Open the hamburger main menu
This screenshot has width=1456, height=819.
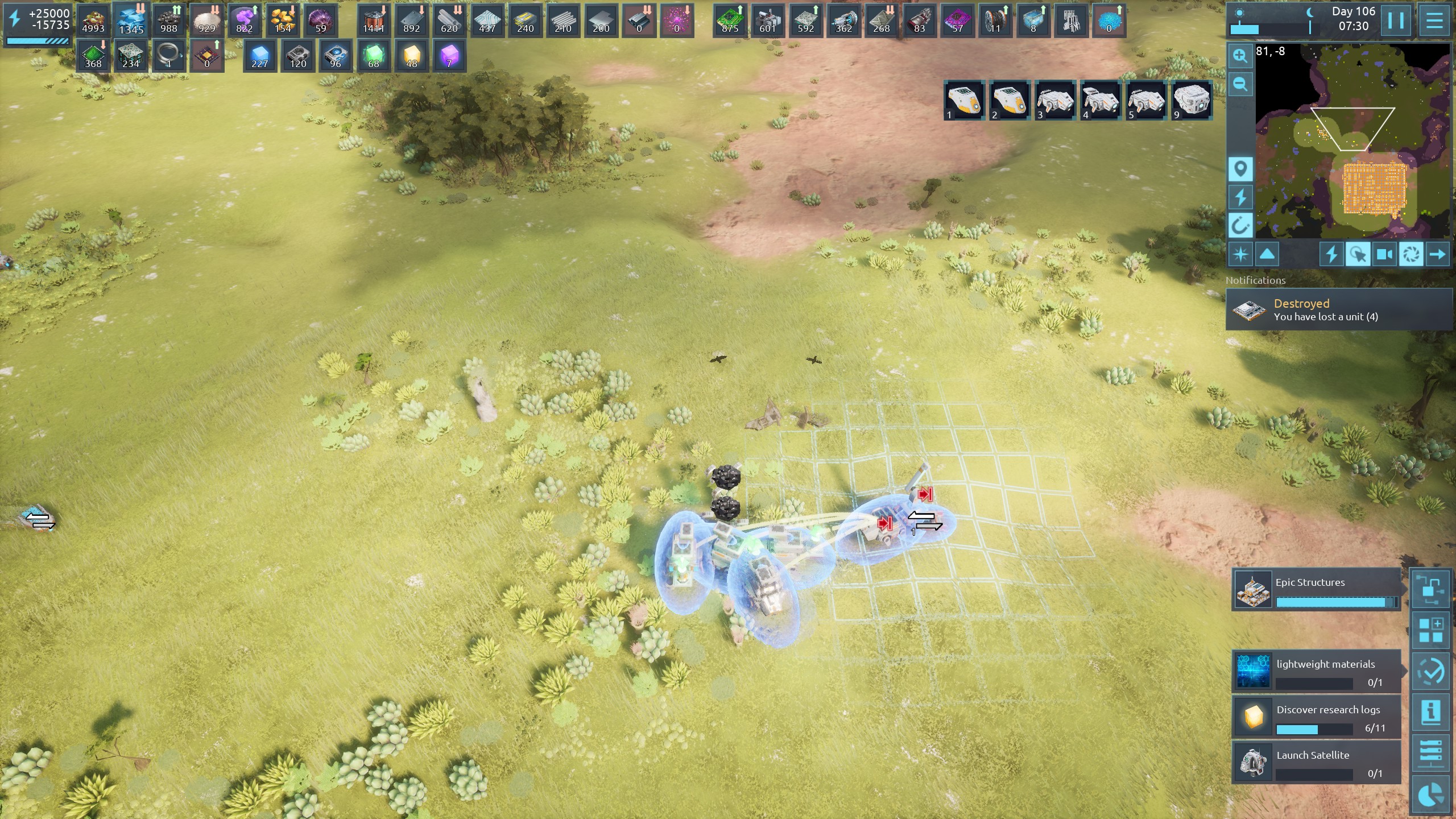1434,20
